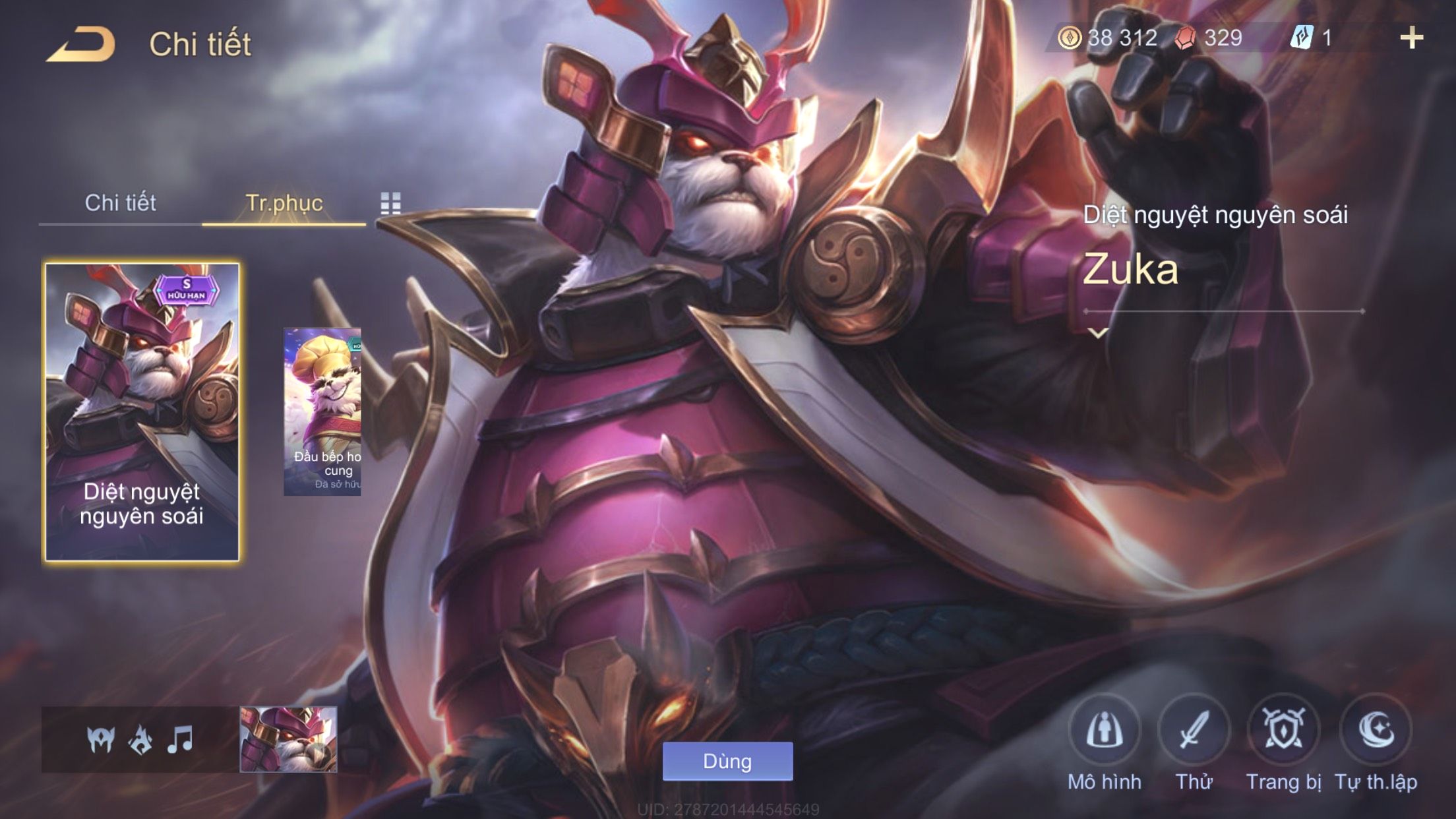Viewport: 1456px width, 819px height.
Task: Select the music note effect icon
Action: [x=180, y=739]
